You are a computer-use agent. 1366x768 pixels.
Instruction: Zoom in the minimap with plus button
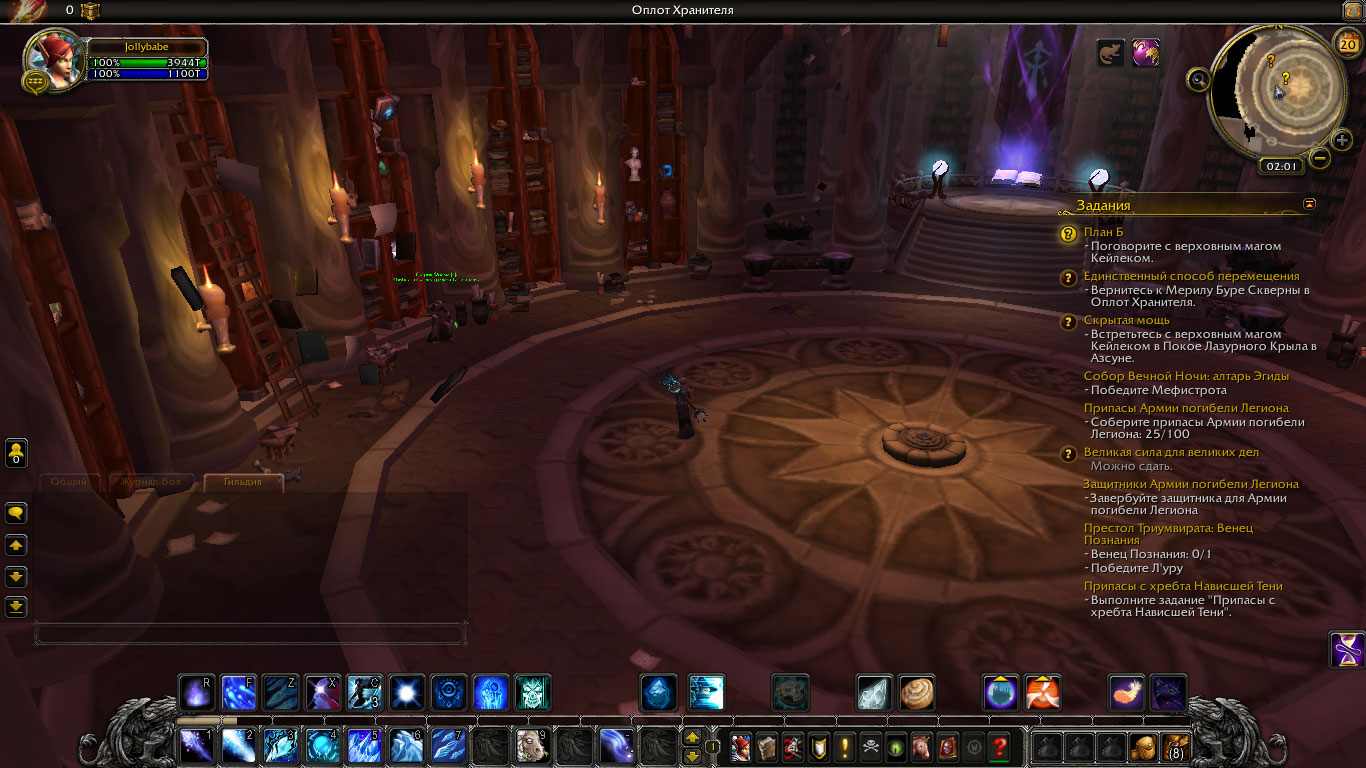click(x=1342, y=140)
